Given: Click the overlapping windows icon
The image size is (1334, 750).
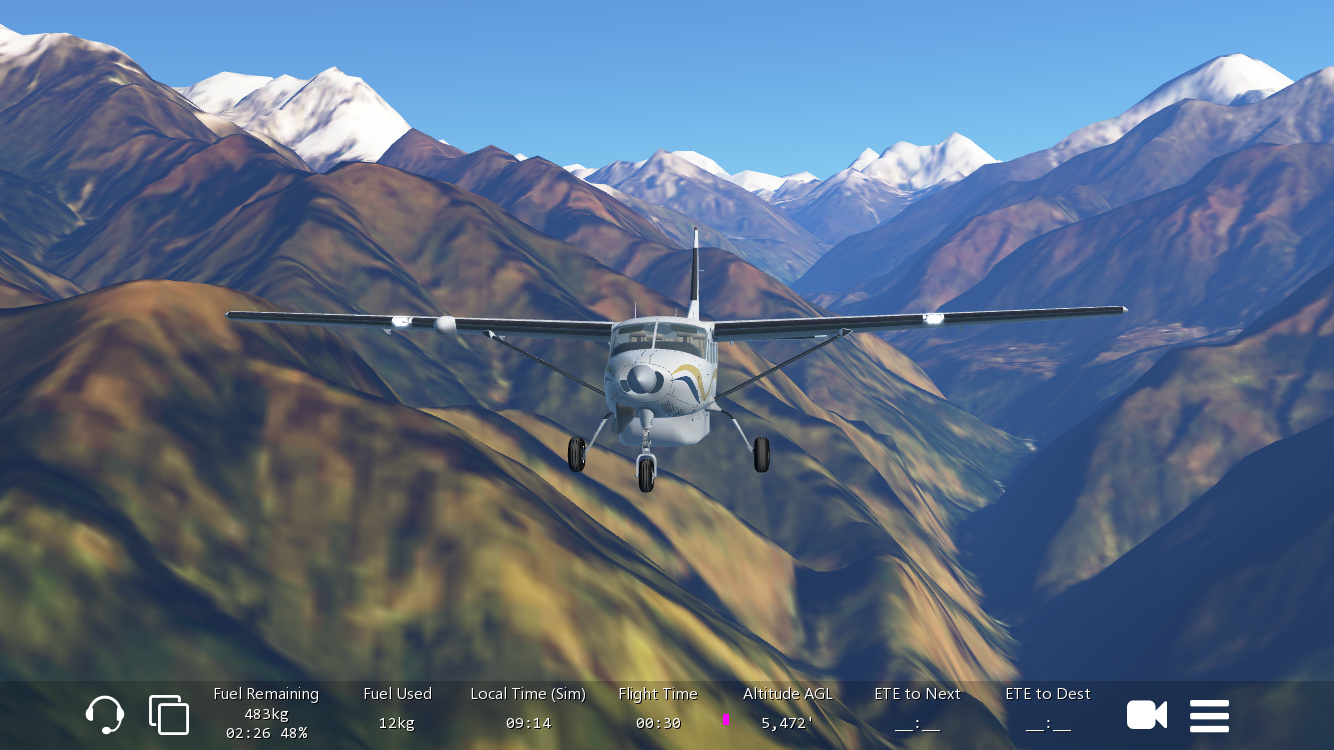Looking at the screenshot, I should coord(169,715).
